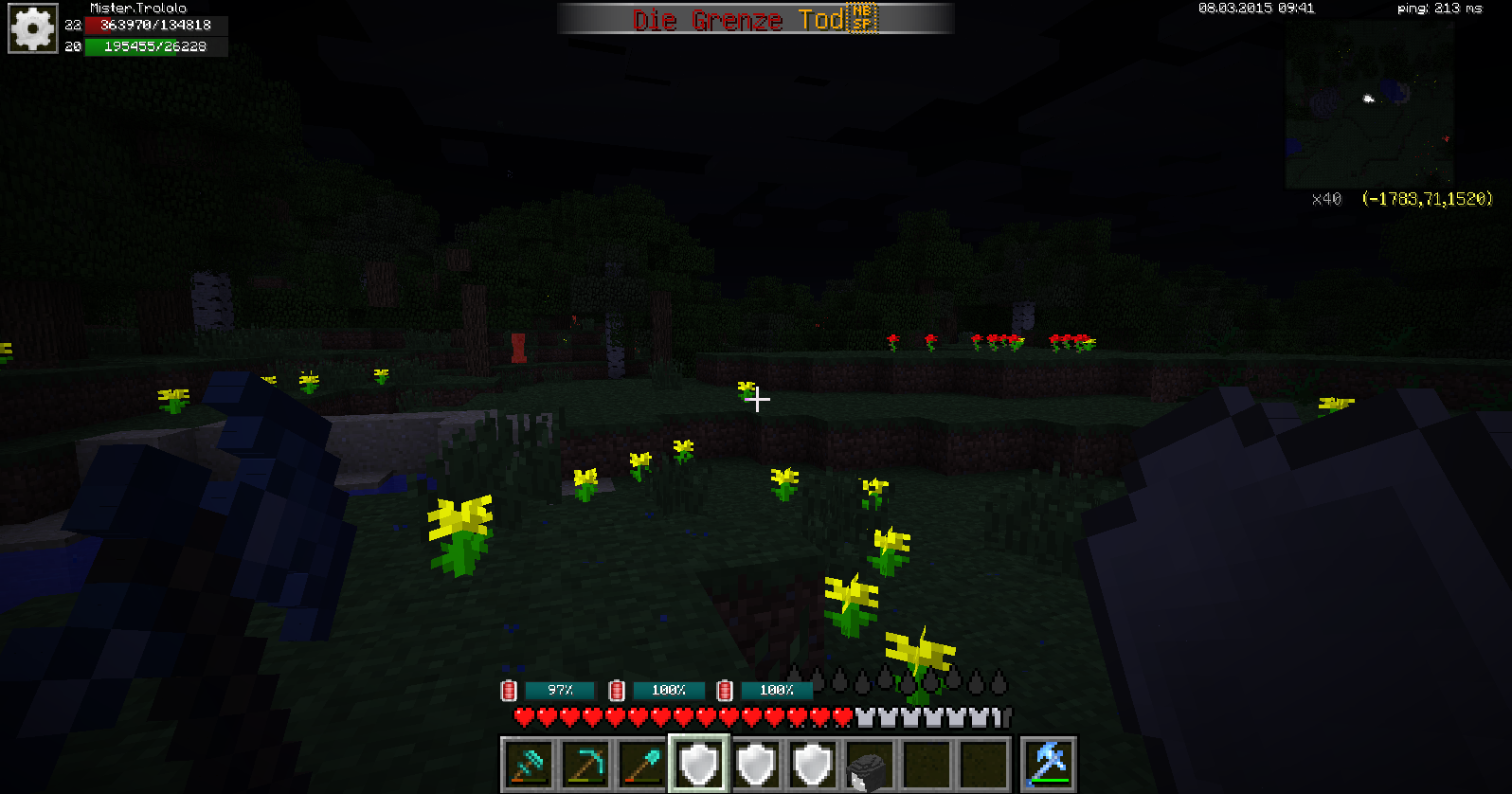The height and width of the screenshot is (794, 1512).
Task: Click the highlighted white shield slot
Action: (699, 764)
